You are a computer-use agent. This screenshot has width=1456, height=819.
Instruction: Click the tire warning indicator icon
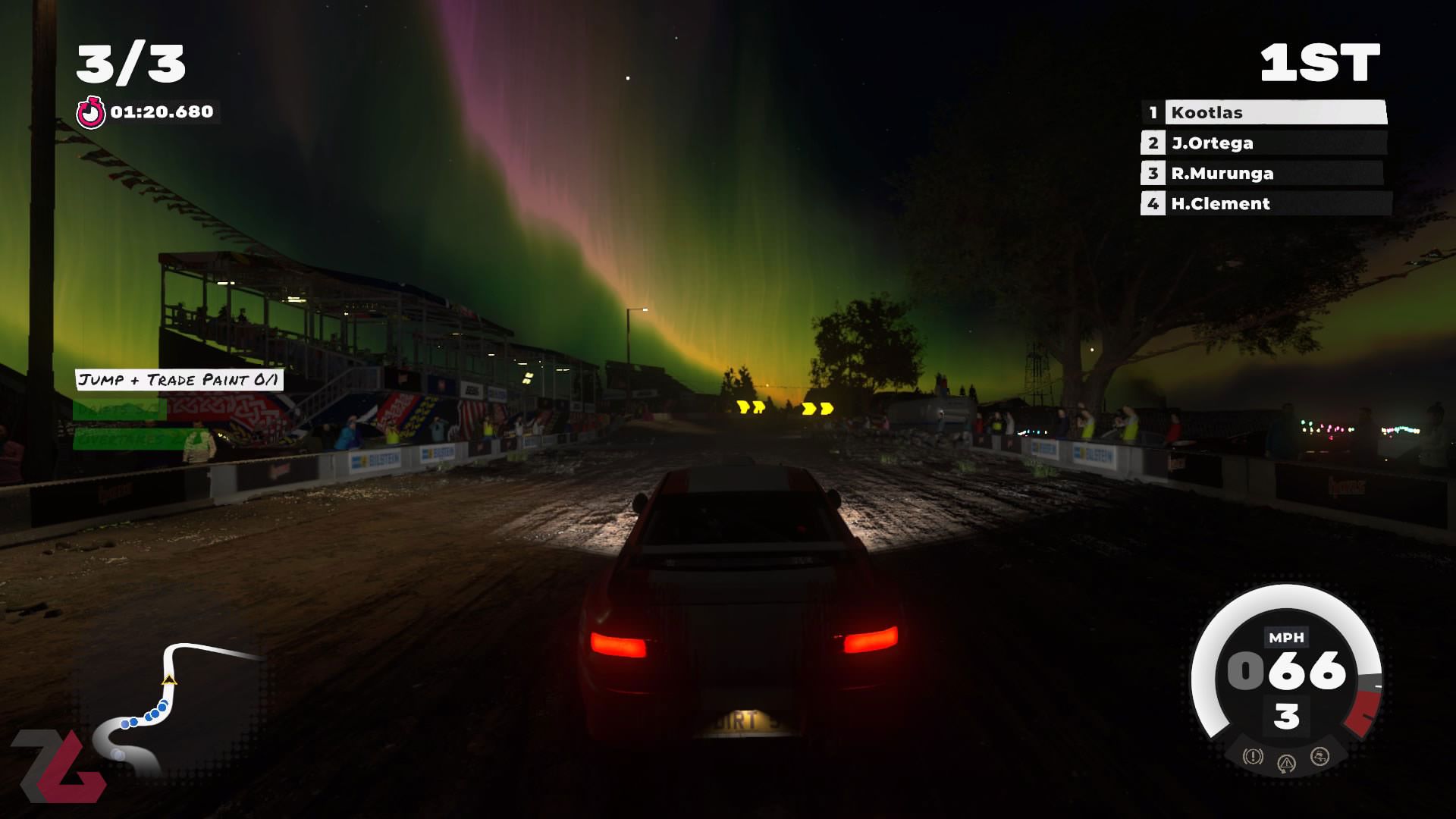point(1253,756)
